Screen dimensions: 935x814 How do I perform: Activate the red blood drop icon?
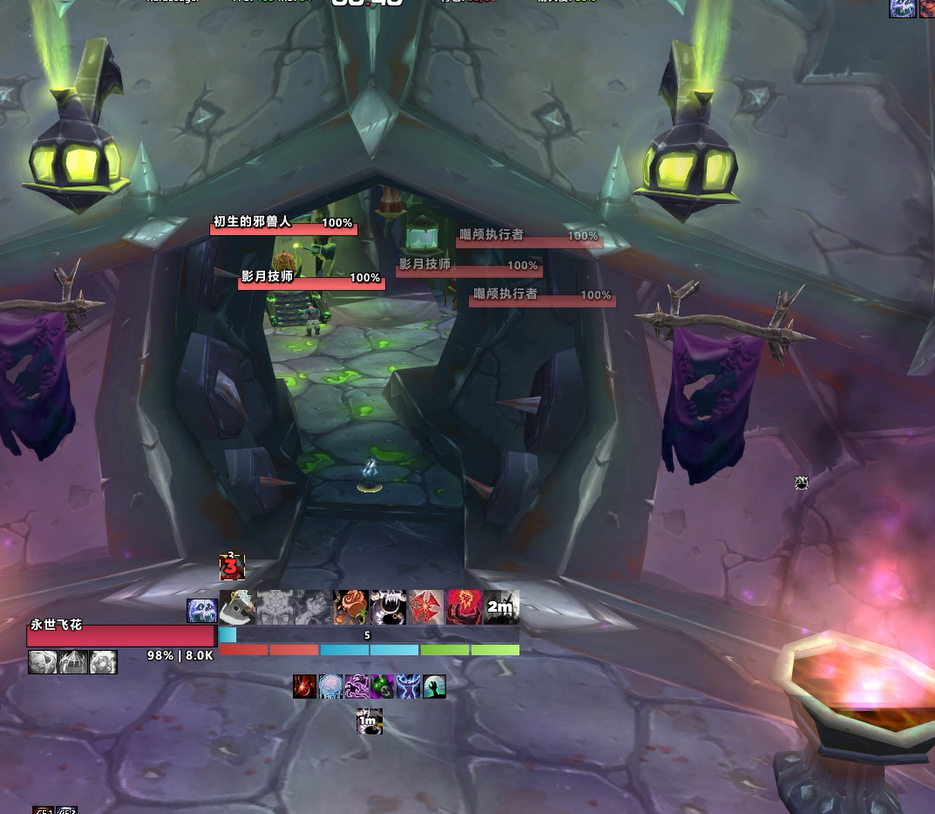[305, 686]
